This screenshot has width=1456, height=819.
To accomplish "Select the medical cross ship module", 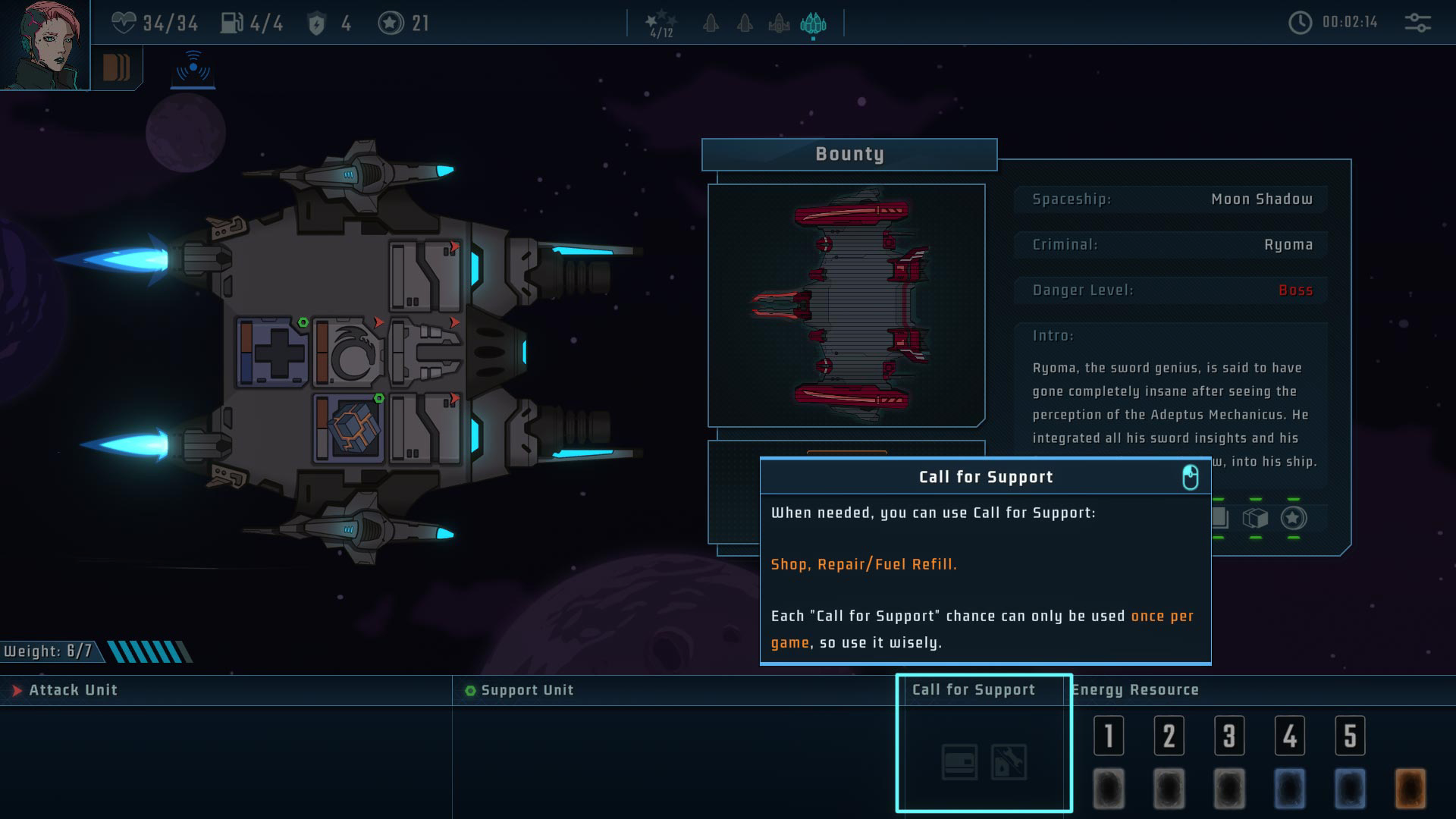I will [x=272, y=353].
